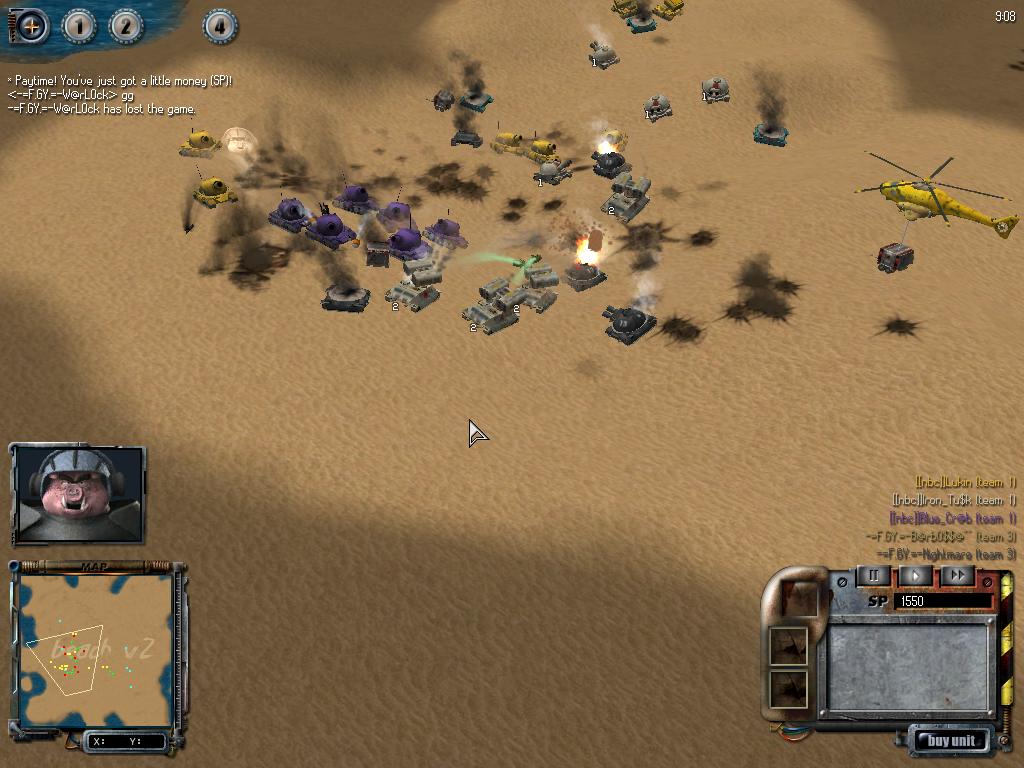The image size is (1024, 768).
Task: Select control group 1
Action: [x=79, y=26]
